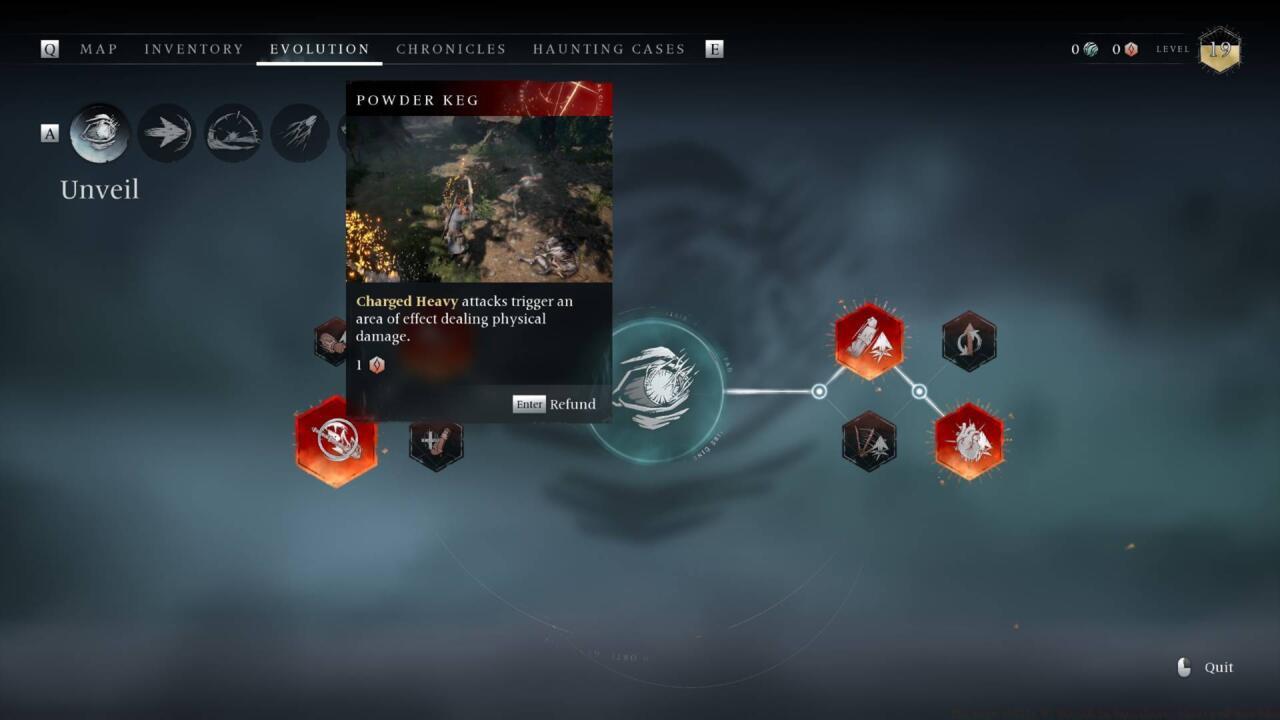Open the dark hexagonal hammer skill node
The image size is (1280, 720).
[x=437, y=441]
